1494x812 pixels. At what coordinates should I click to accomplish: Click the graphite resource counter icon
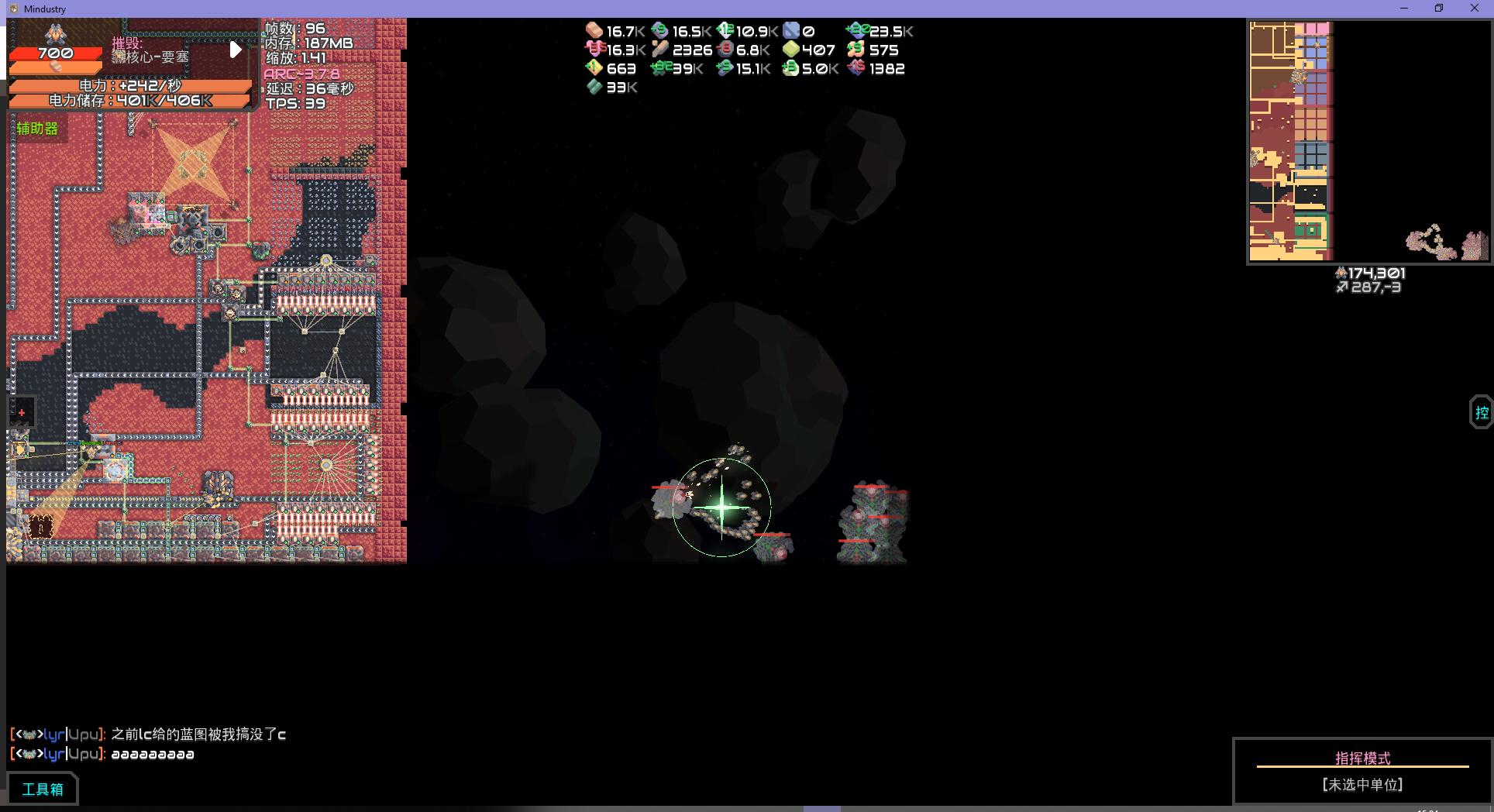(x=725, y=49)
